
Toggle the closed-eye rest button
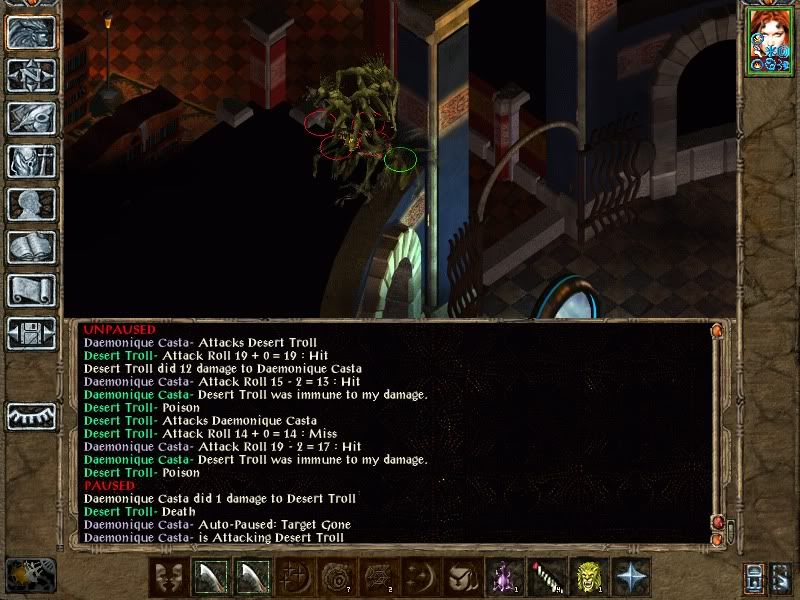point(31,414)
